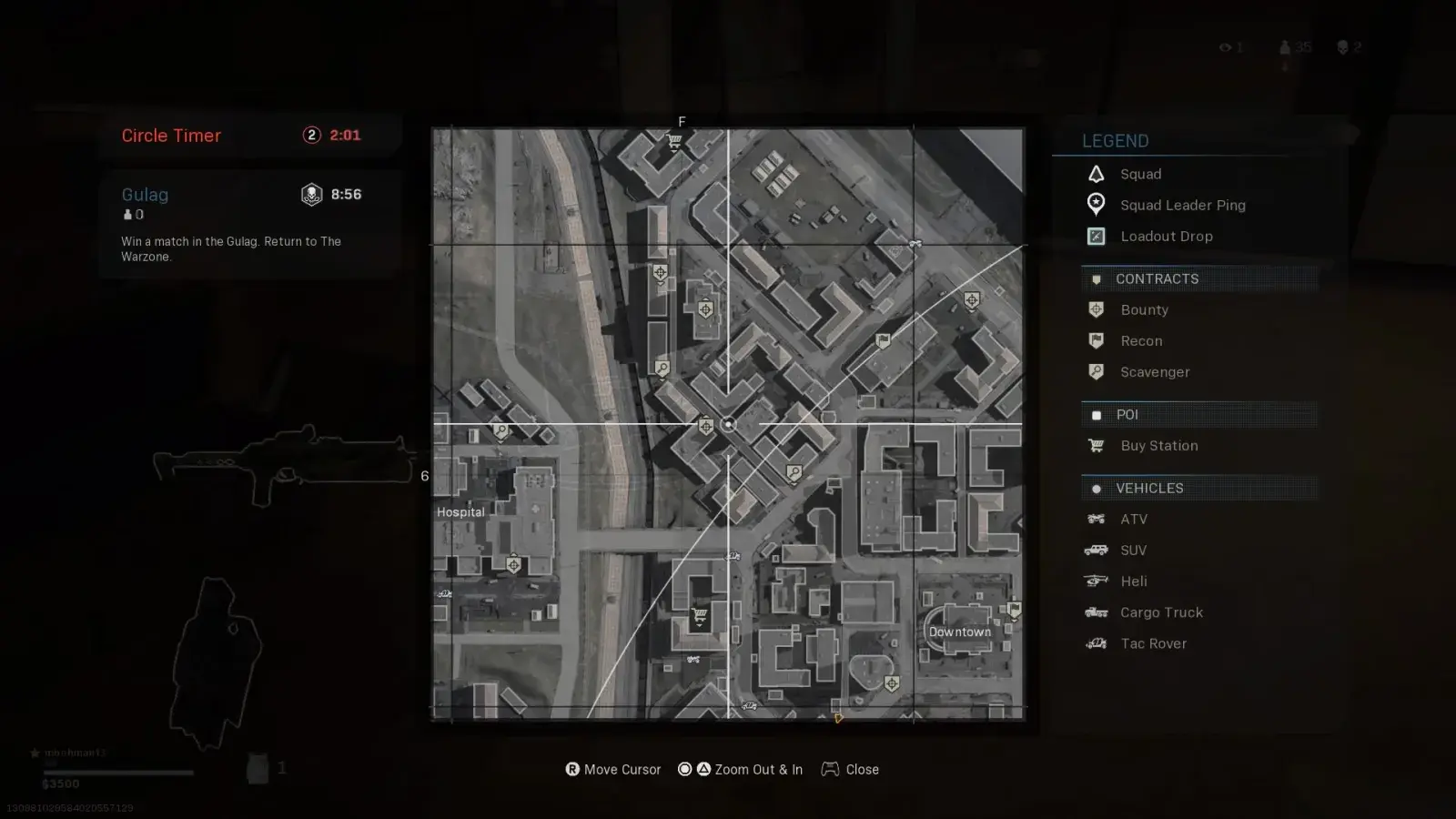Select the Heli legend entry

[x=1133, y=581]
